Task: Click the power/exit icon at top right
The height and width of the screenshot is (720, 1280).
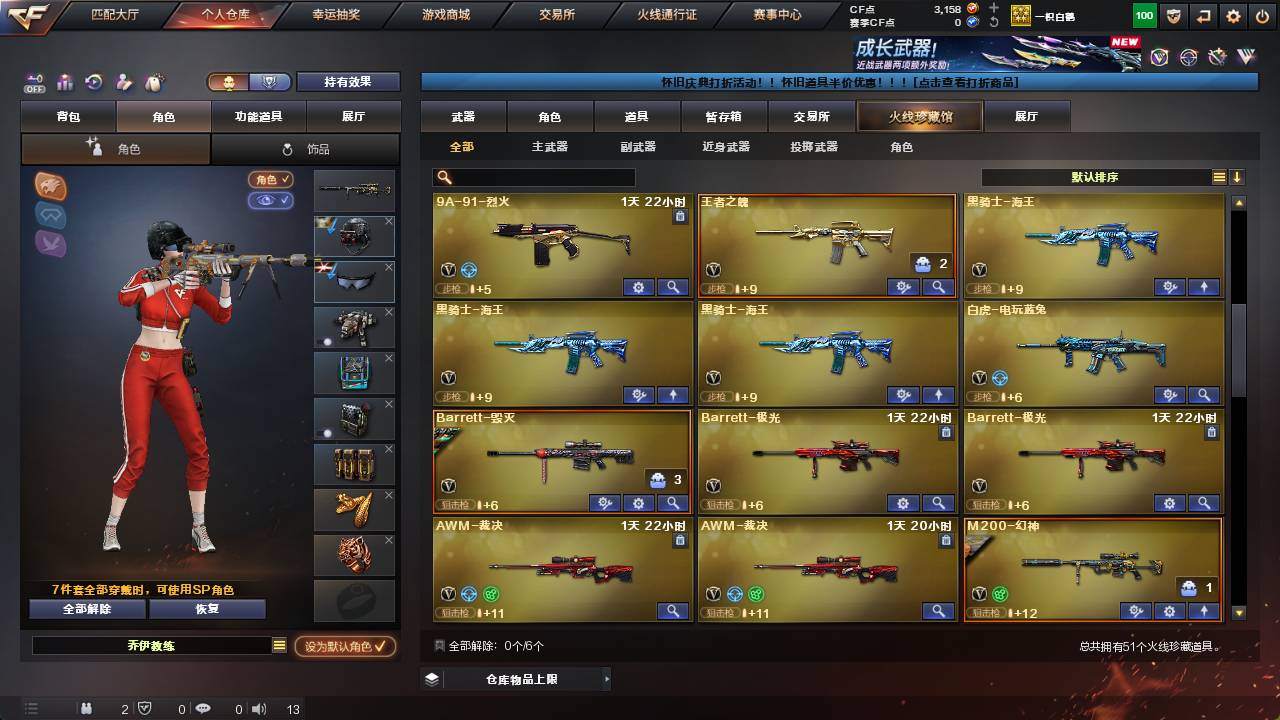Action: [1262, 15]
